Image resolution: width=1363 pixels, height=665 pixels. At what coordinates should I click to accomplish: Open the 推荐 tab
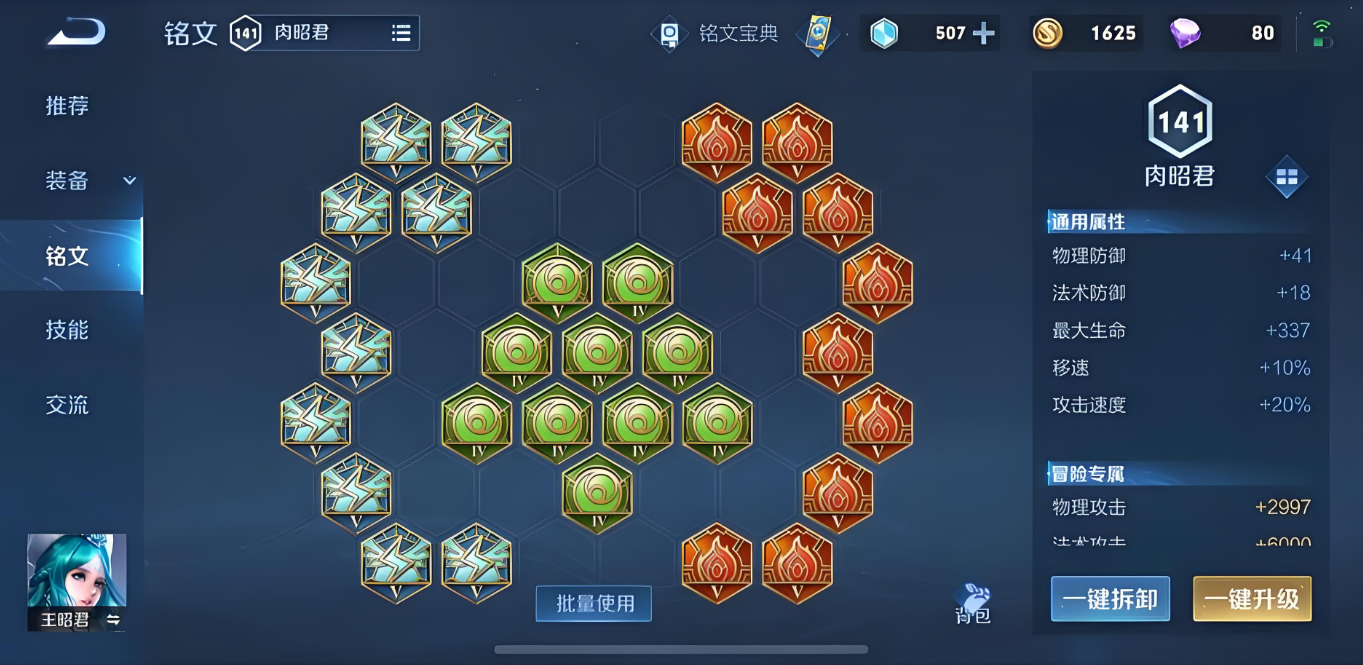tap(67, 106)
